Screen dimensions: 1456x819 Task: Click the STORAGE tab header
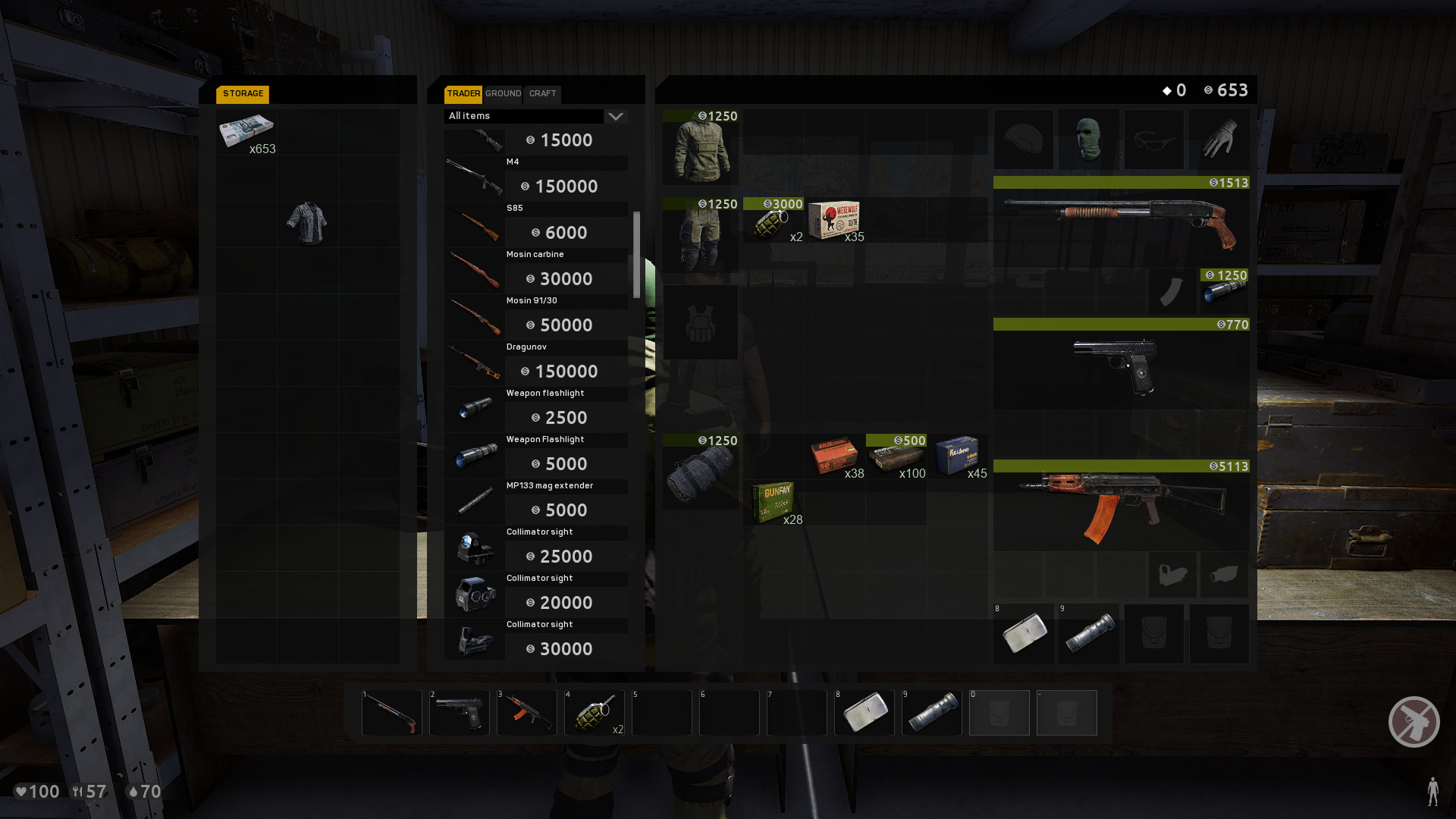(x=242, y=94)
